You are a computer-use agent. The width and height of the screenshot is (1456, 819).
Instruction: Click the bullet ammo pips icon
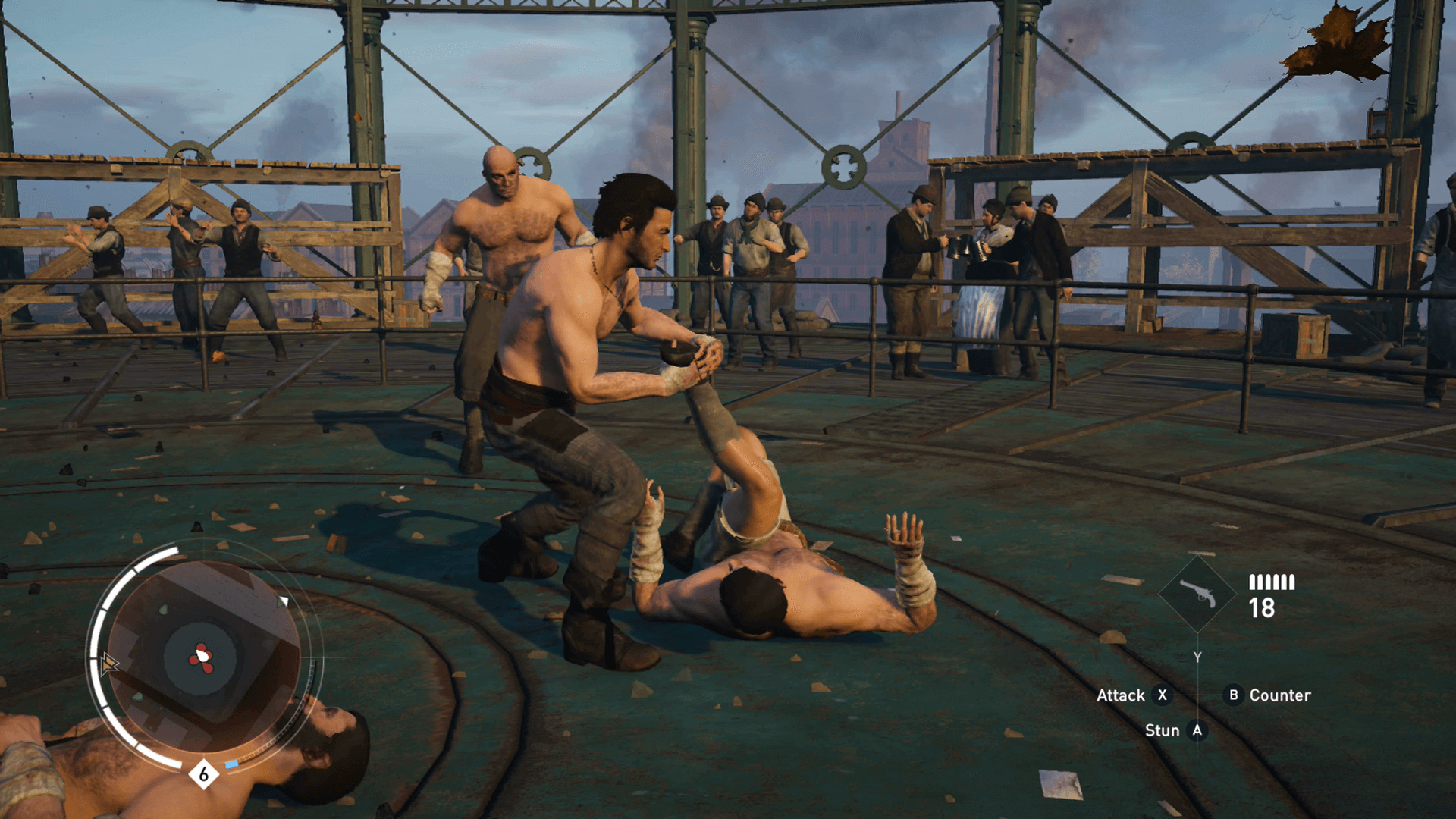[1272, 582]
